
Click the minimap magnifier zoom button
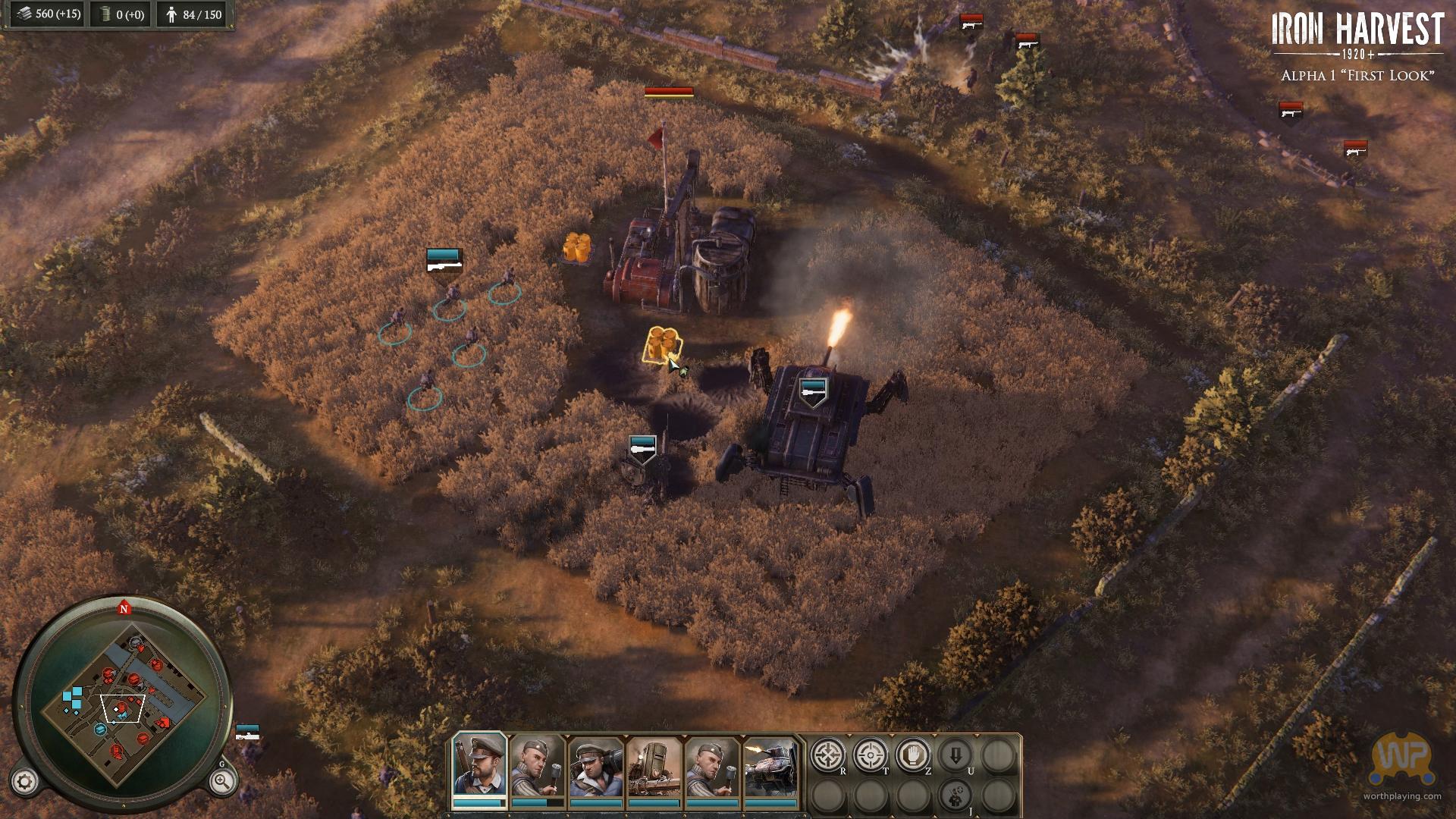[x=221, y=781]
